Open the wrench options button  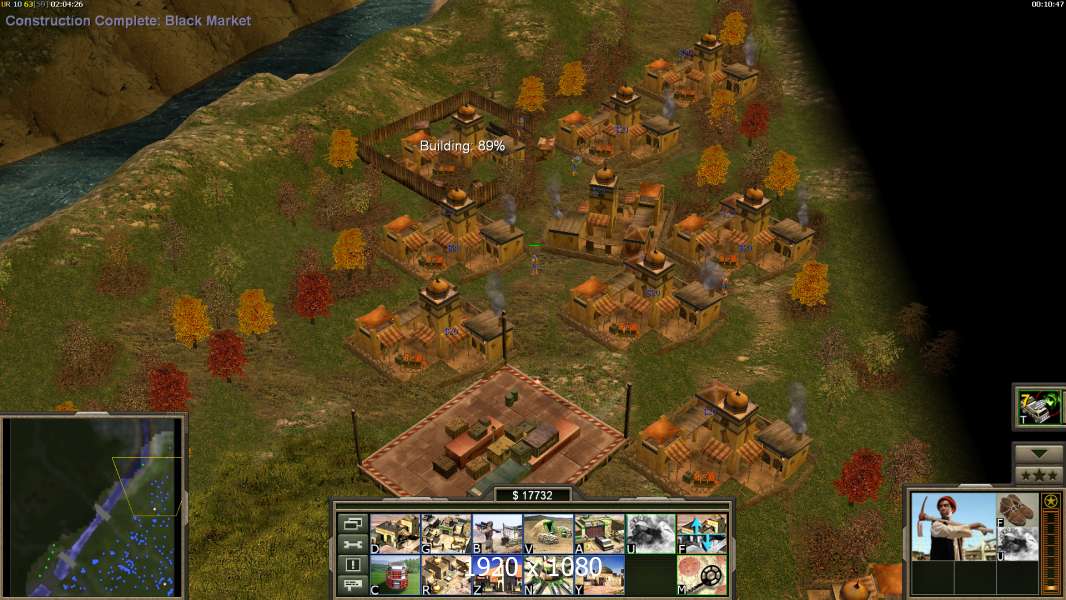(x=351, y=544)
